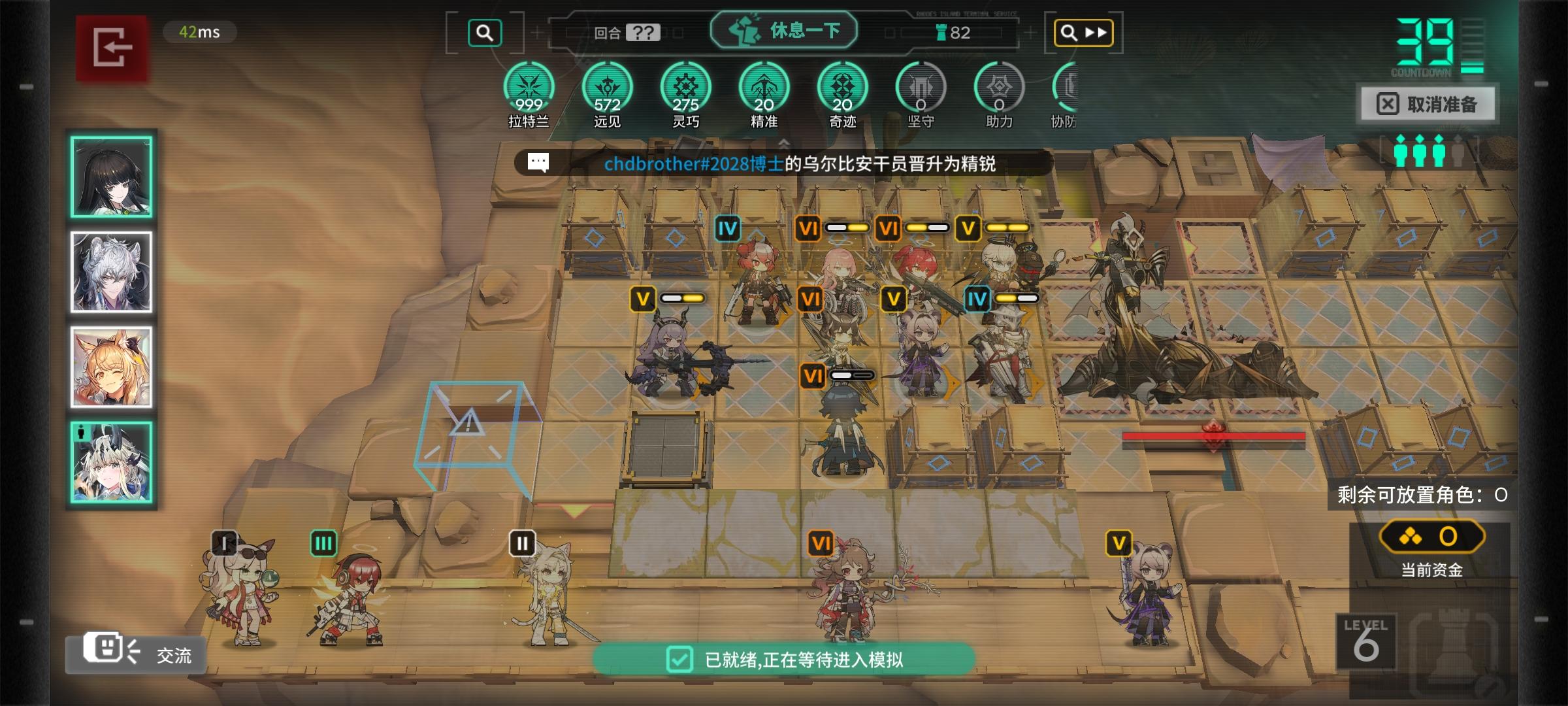
Task: Collapse the resource bar with the top chevron
Action: (783, 143)
